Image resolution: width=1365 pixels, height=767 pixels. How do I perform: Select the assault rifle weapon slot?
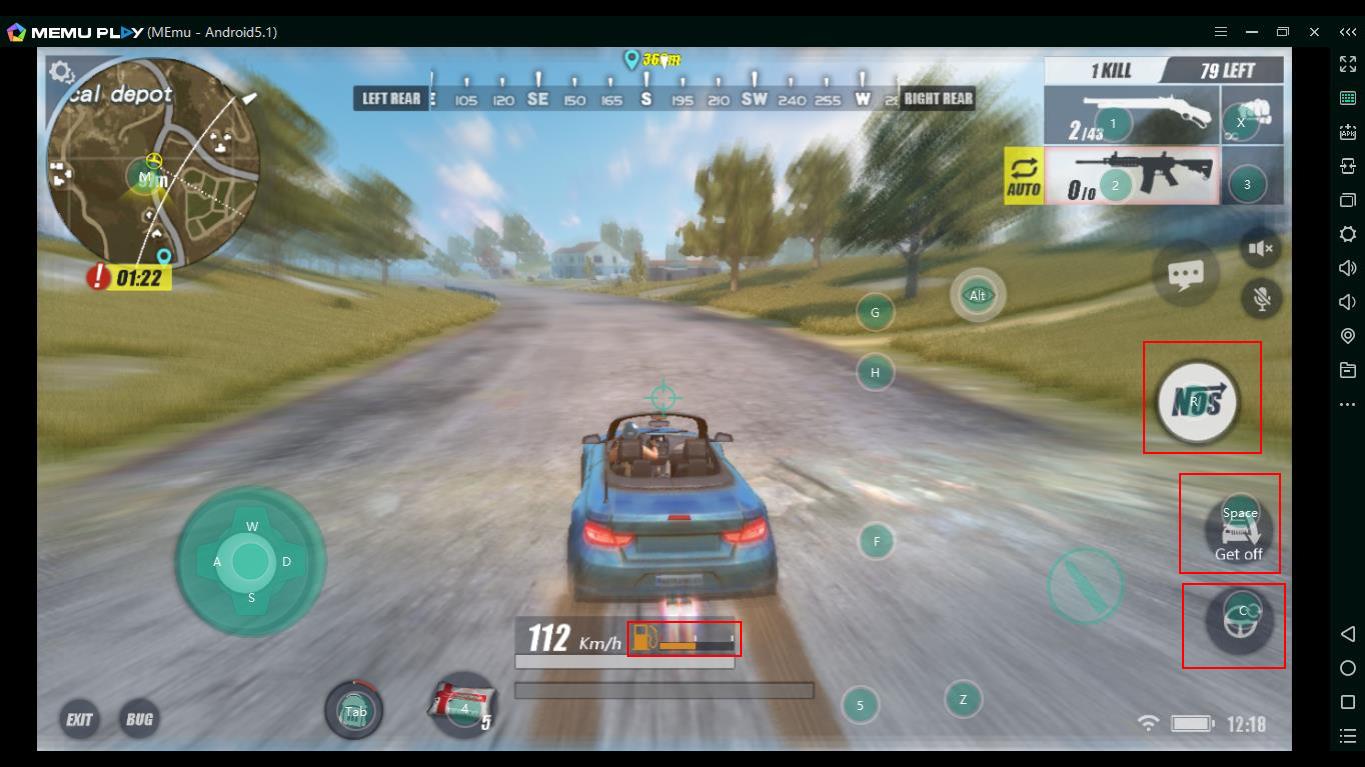[x=1132, y=176]
